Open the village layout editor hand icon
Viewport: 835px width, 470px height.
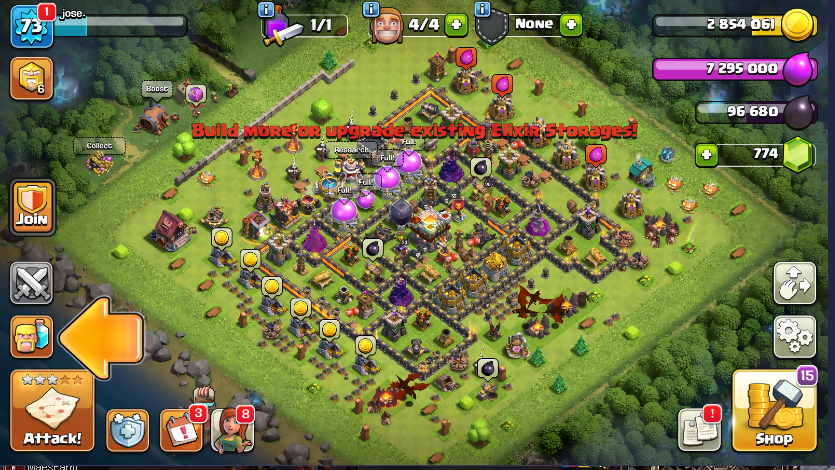pyautogui.click(x=795, y=283)
